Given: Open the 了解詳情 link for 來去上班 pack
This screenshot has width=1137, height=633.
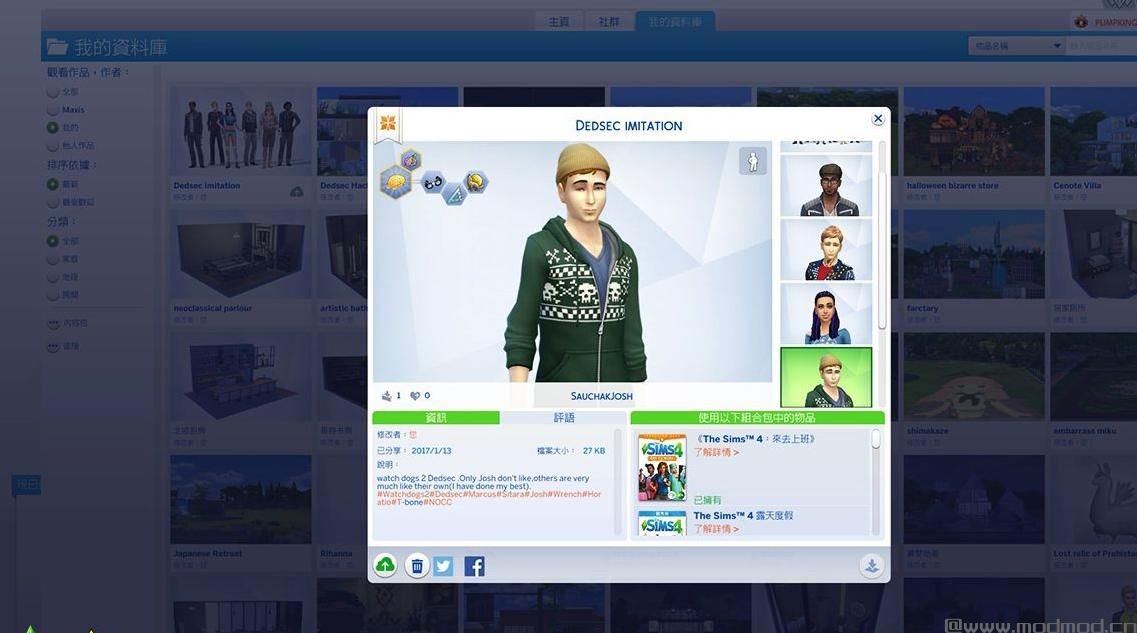Looking at the screenshot, I should [717, 453].
